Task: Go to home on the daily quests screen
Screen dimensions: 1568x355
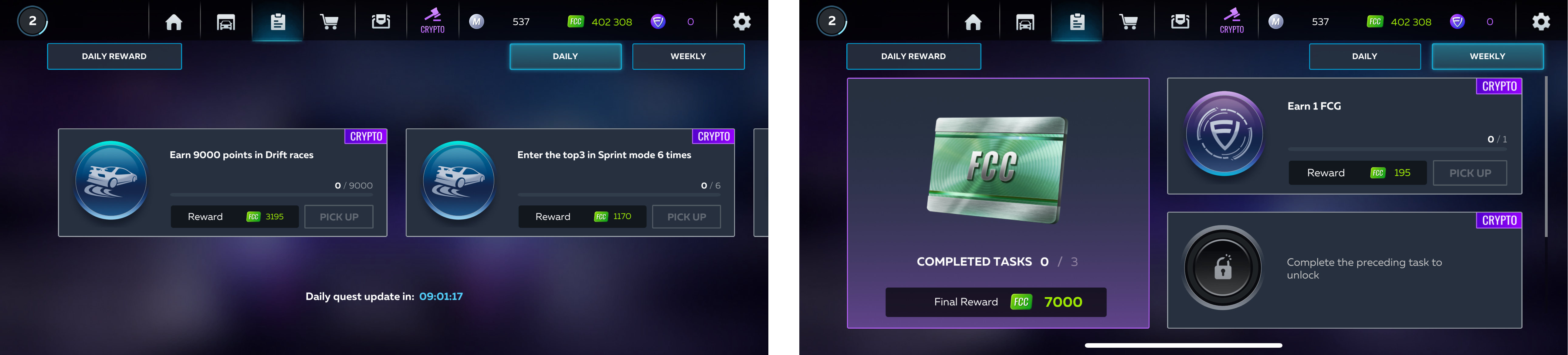Action: [x=174, y=22]
